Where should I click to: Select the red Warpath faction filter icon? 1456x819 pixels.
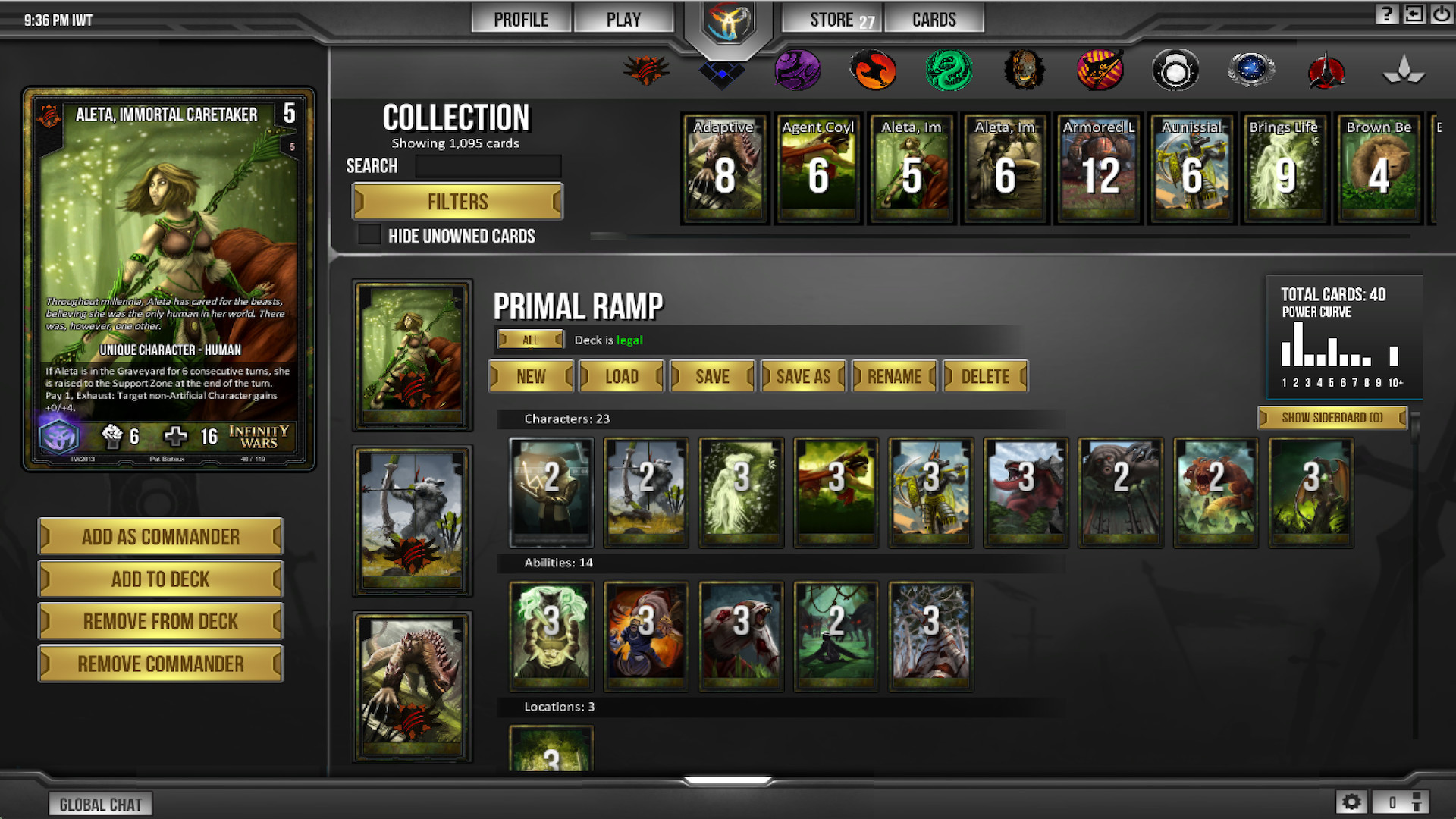(648, 70)
